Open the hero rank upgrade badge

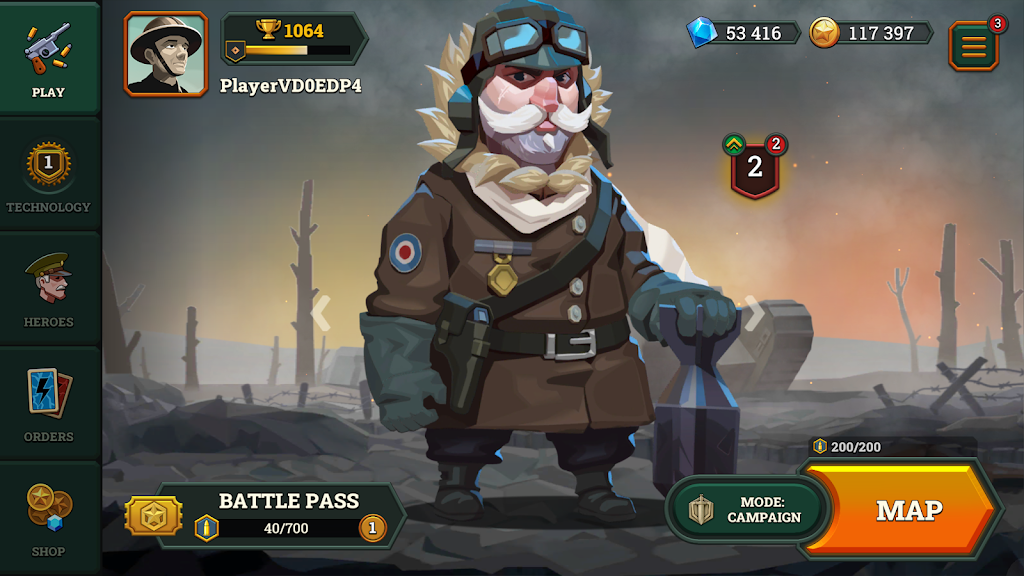click(x=755, y=167)
